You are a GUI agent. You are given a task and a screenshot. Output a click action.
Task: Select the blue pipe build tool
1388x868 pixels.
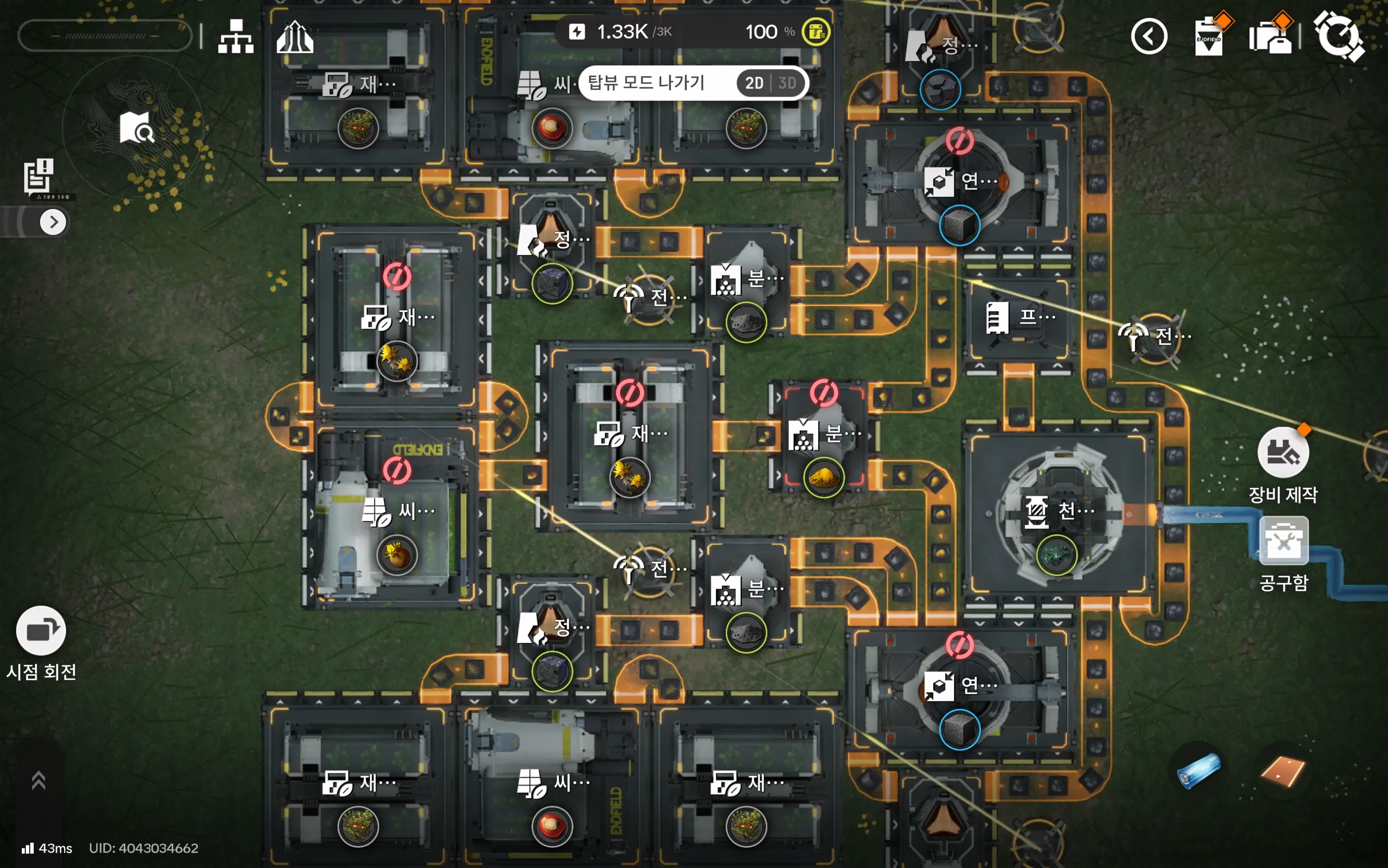[1199, 770]
